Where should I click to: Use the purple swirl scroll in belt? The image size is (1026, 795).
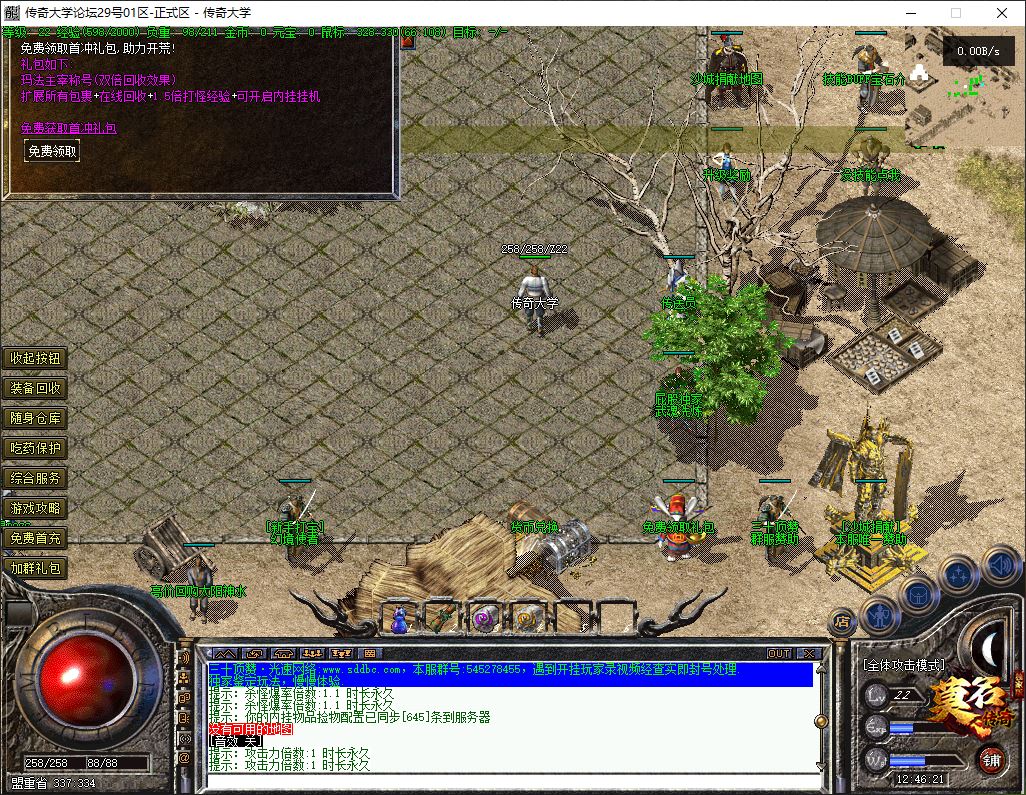tap(485, 619)
